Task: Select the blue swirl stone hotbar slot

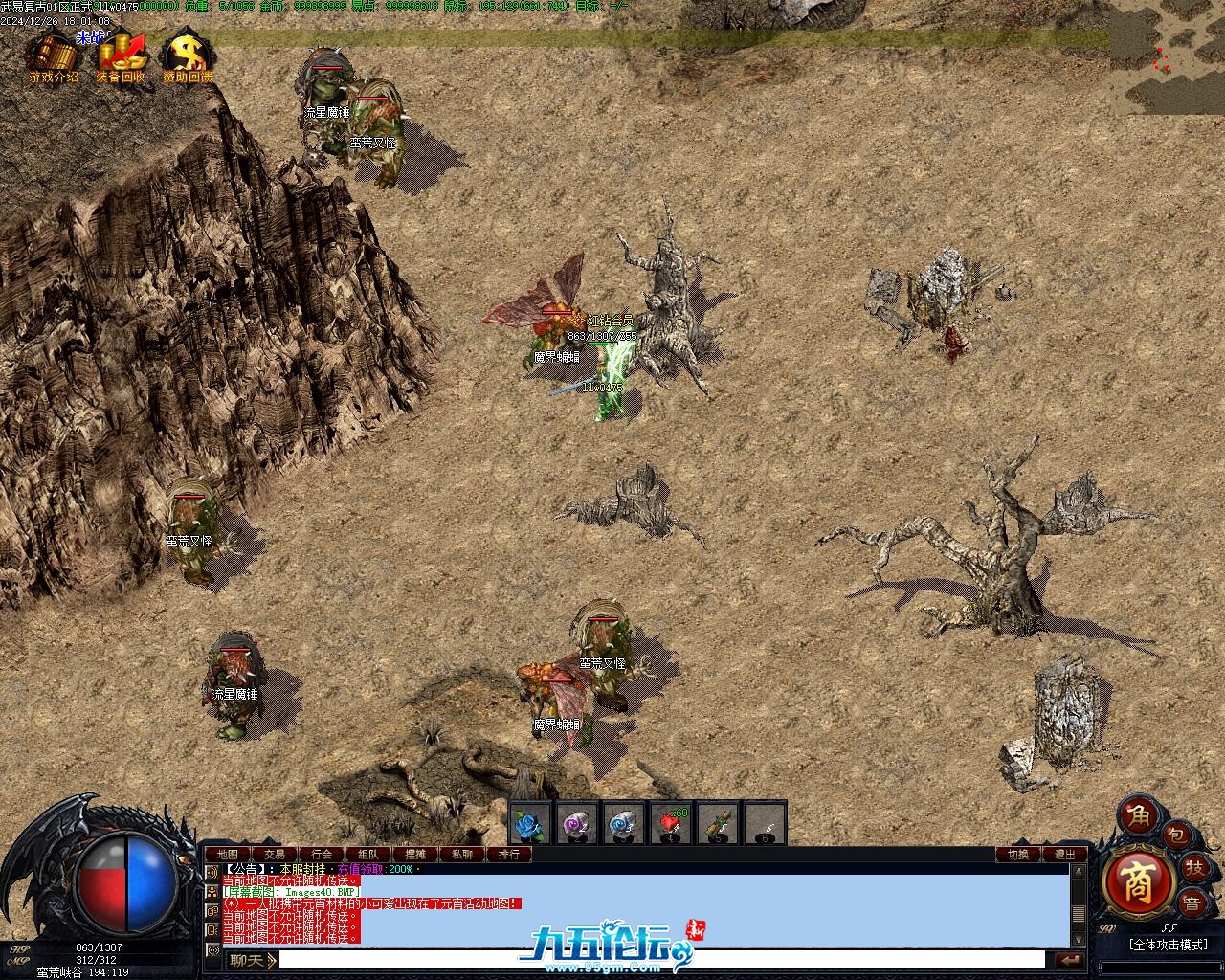Action: click(623, 823)
